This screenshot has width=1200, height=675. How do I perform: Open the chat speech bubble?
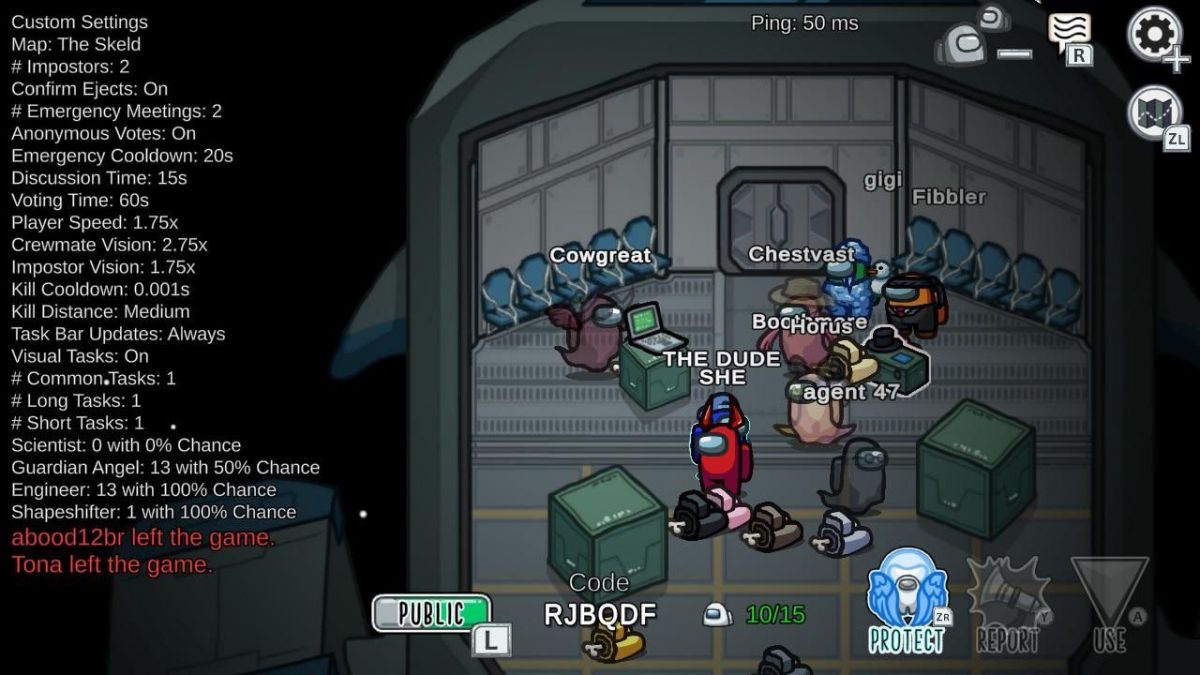[1068, 32]
